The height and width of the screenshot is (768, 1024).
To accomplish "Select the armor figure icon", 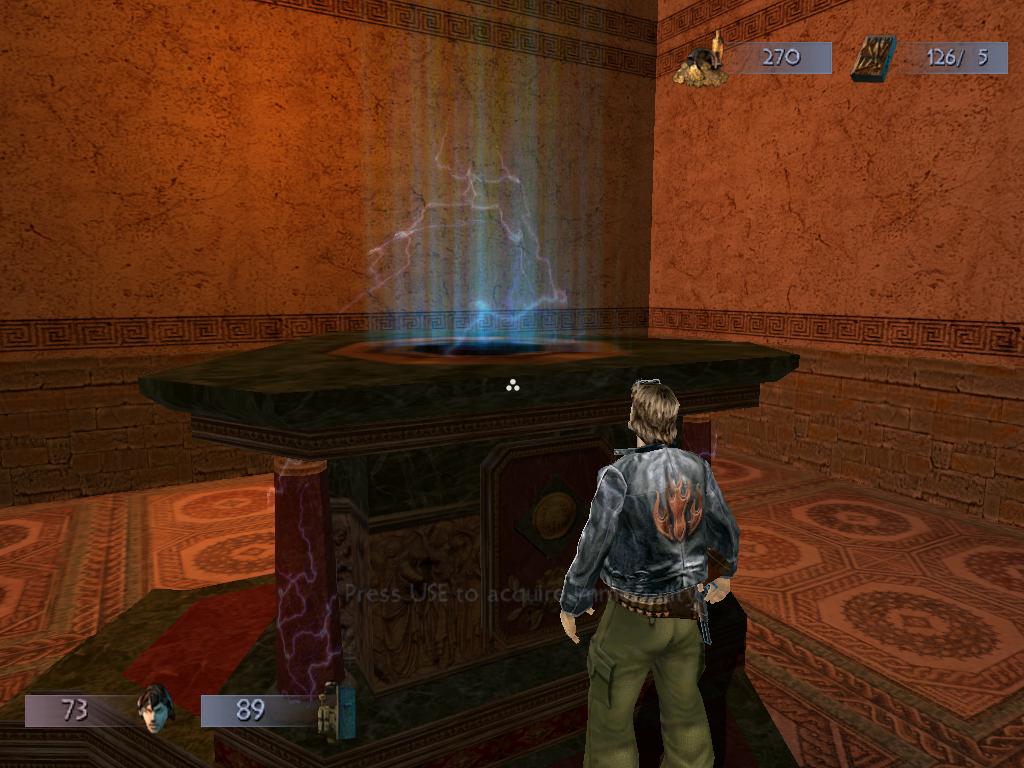I will (x=335, y=711).
